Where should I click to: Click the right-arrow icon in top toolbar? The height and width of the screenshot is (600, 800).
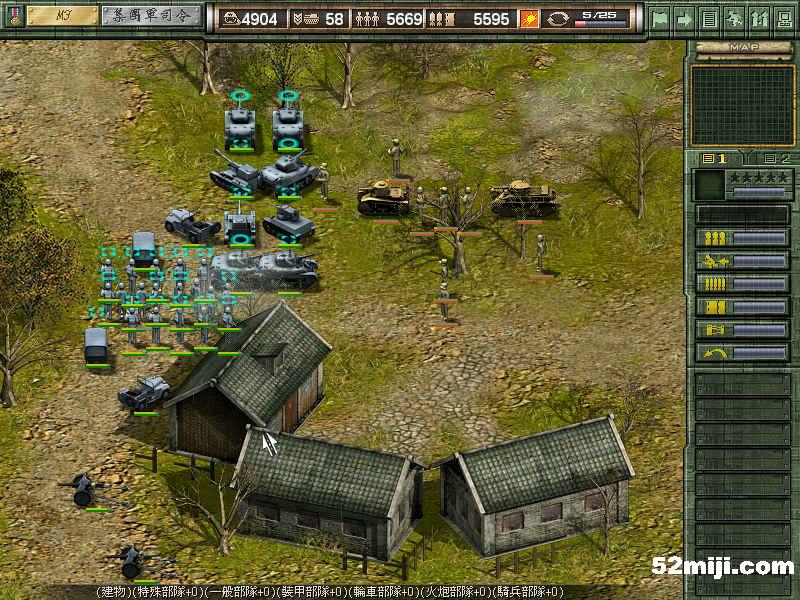tap(684, 18)
